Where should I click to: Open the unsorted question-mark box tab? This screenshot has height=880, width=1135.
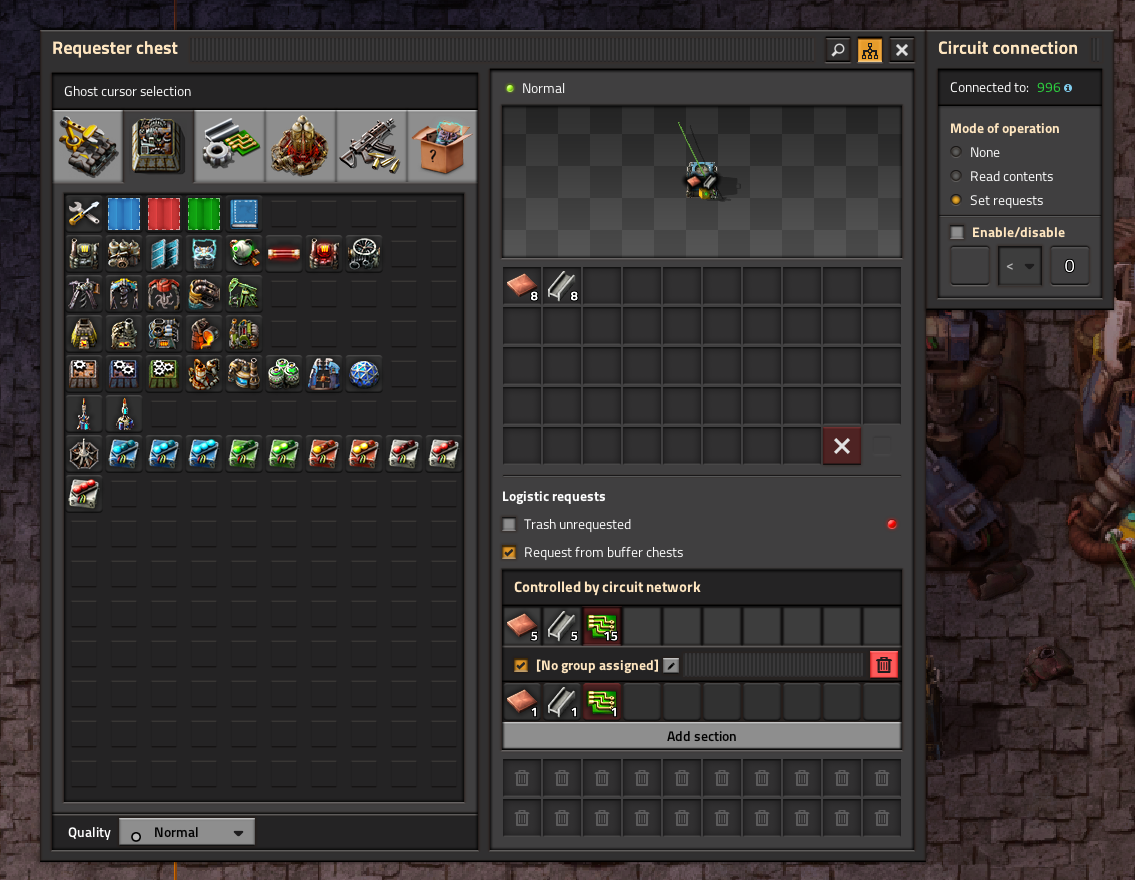pyautogui.click(x=442, y=145)
